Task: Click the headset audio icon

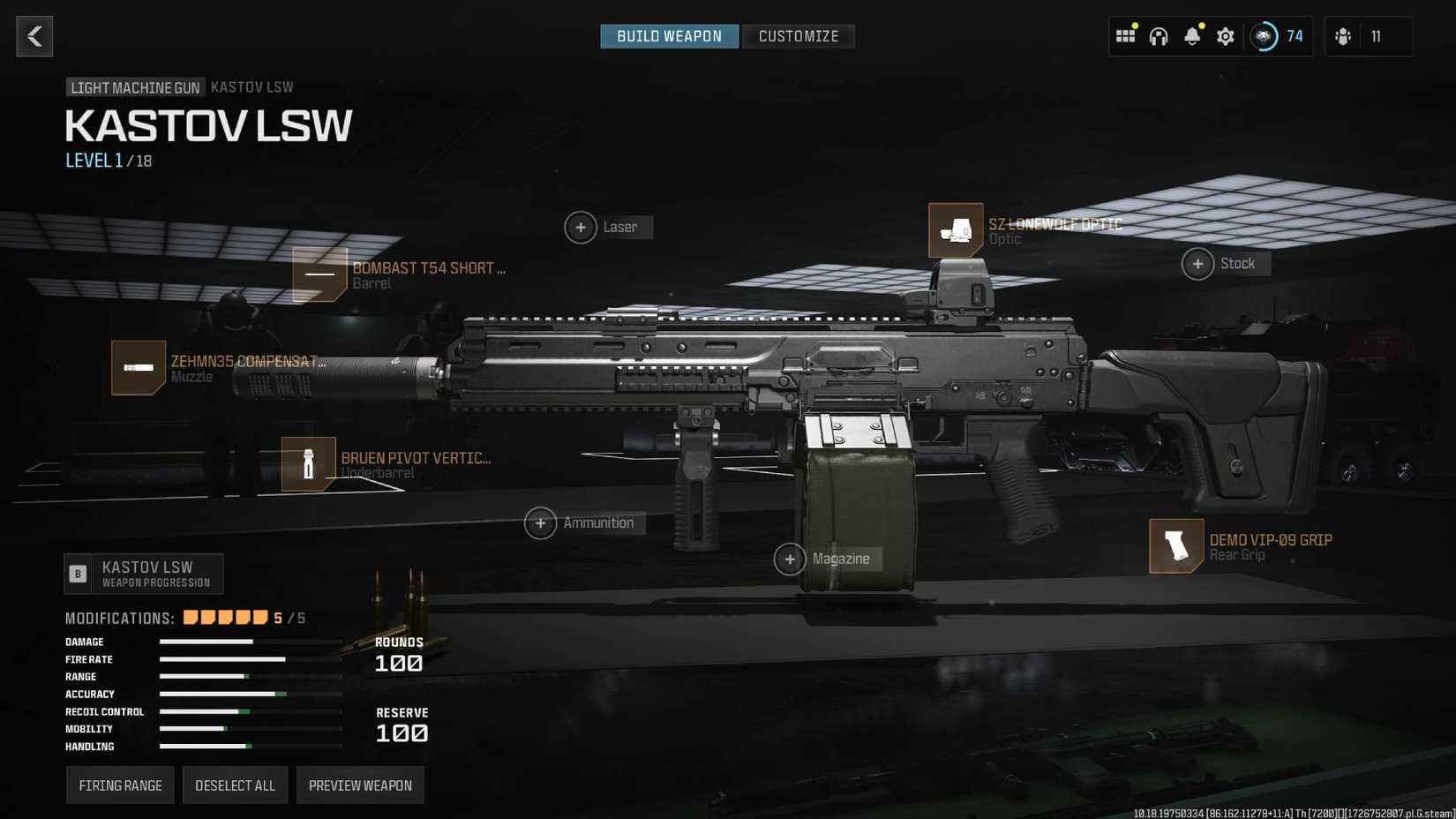Action: click(x=1159, y=36)
